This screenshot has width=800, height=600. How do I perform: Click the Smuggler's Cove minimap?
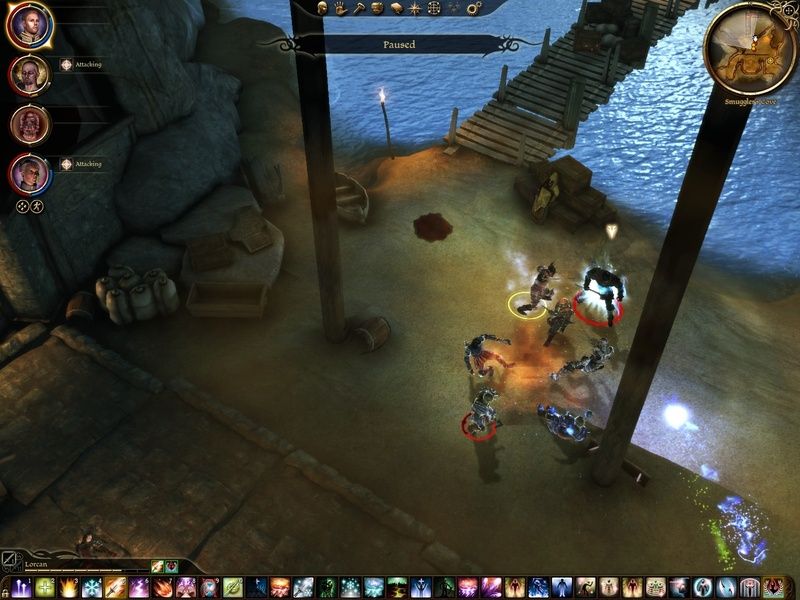751,48
